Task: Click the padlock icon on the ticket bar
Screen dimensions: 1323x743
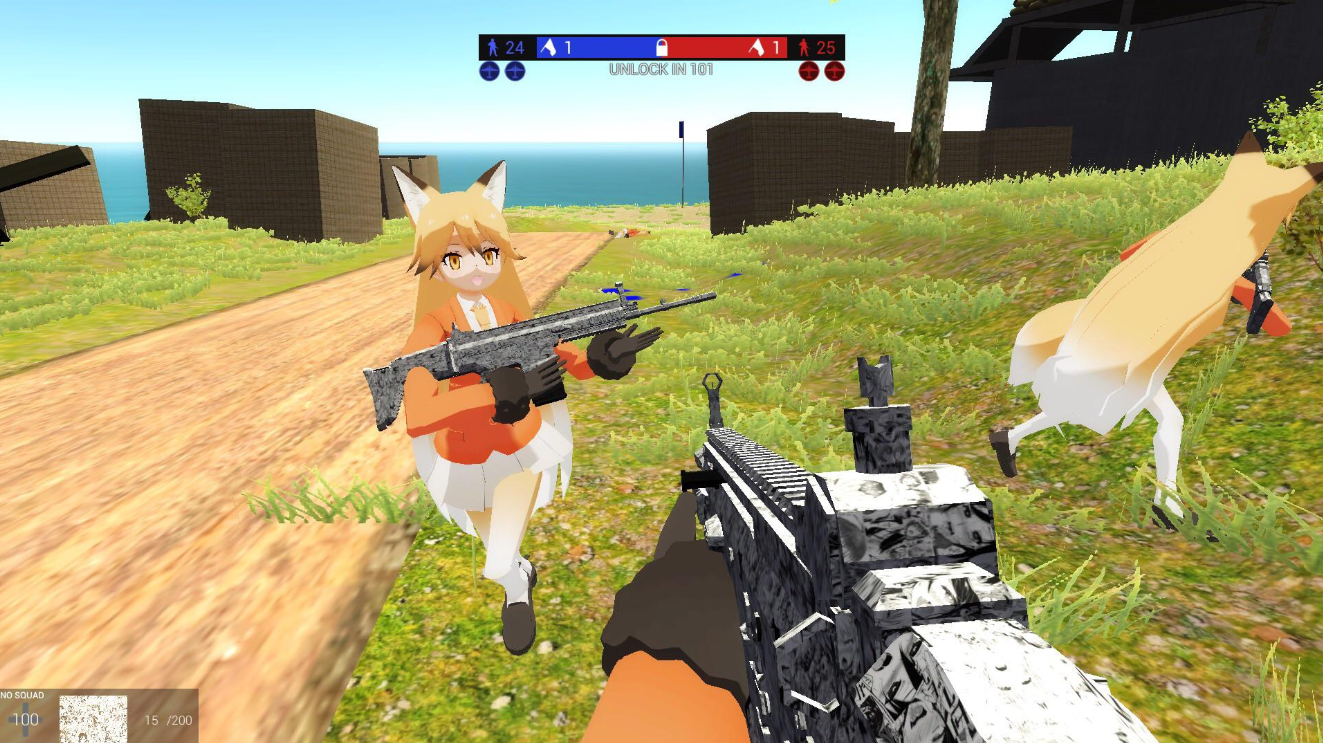Action: (x=662, y=46)
